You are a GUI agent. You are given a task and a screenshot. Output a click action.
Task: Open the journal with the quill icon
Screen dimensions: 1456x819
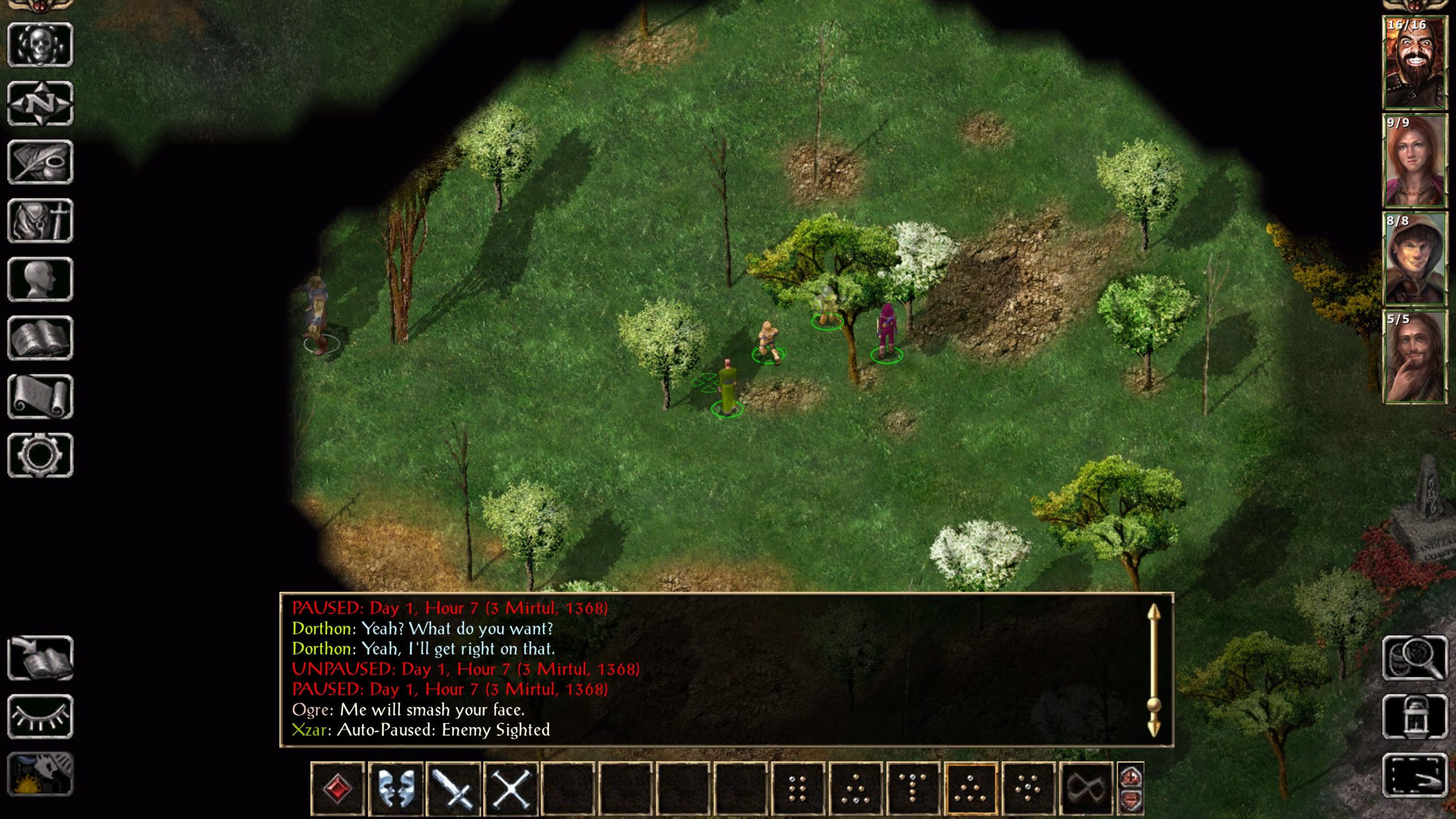(x=40, y=162)
